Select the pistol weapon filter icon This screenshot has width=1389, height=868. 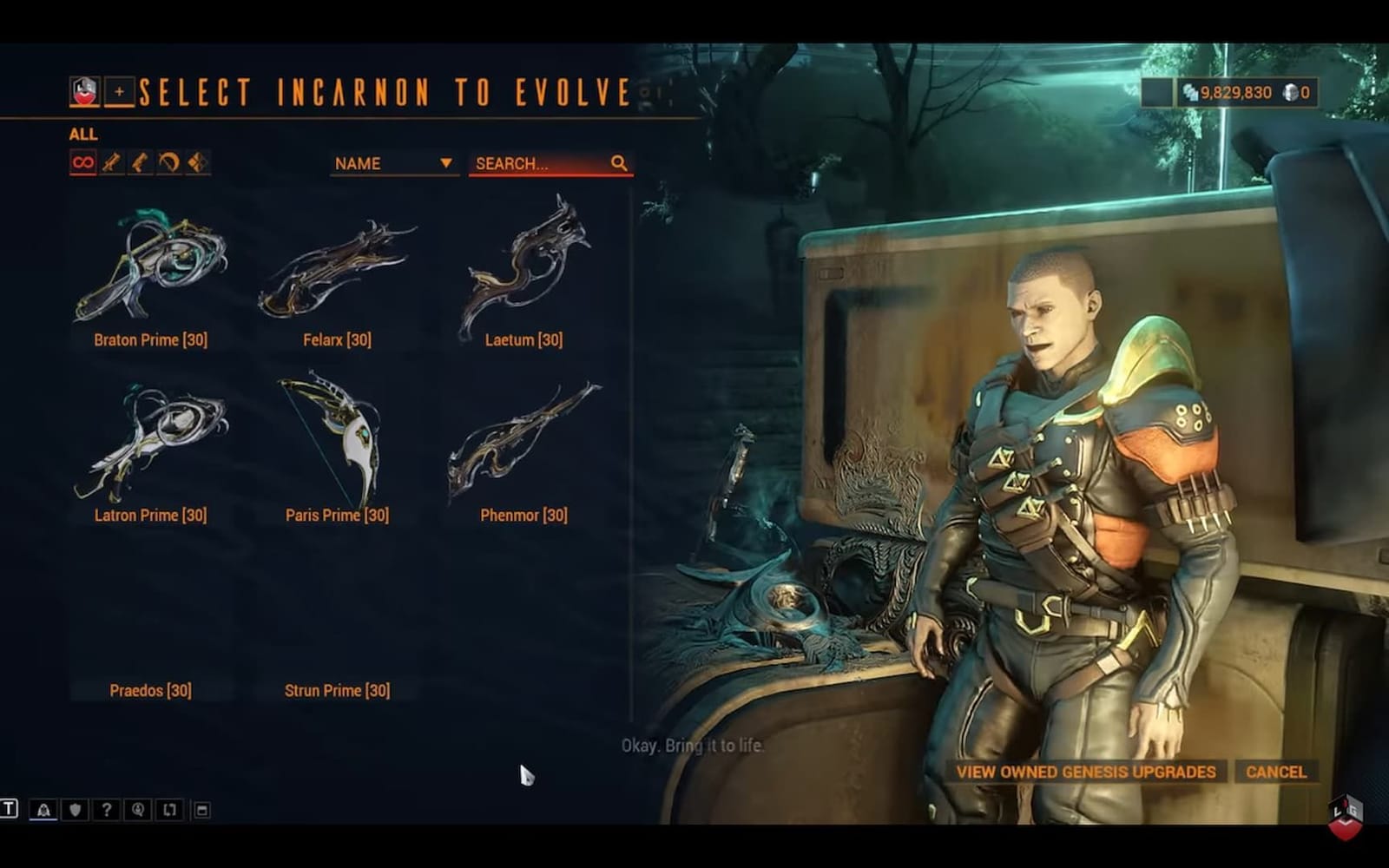click(142, 162)
